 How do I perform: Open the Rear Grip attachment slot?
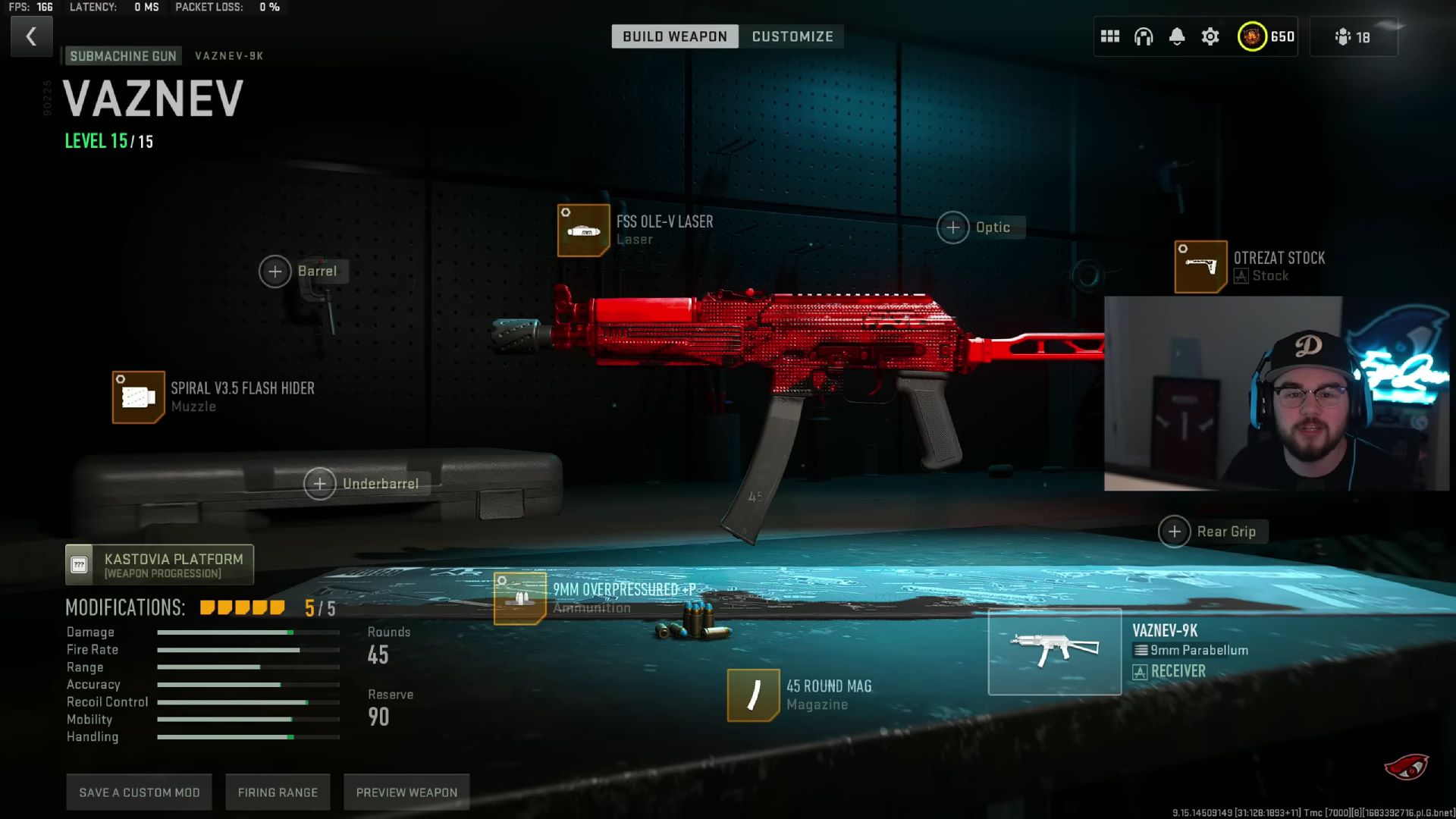[x=1174, y=531]
